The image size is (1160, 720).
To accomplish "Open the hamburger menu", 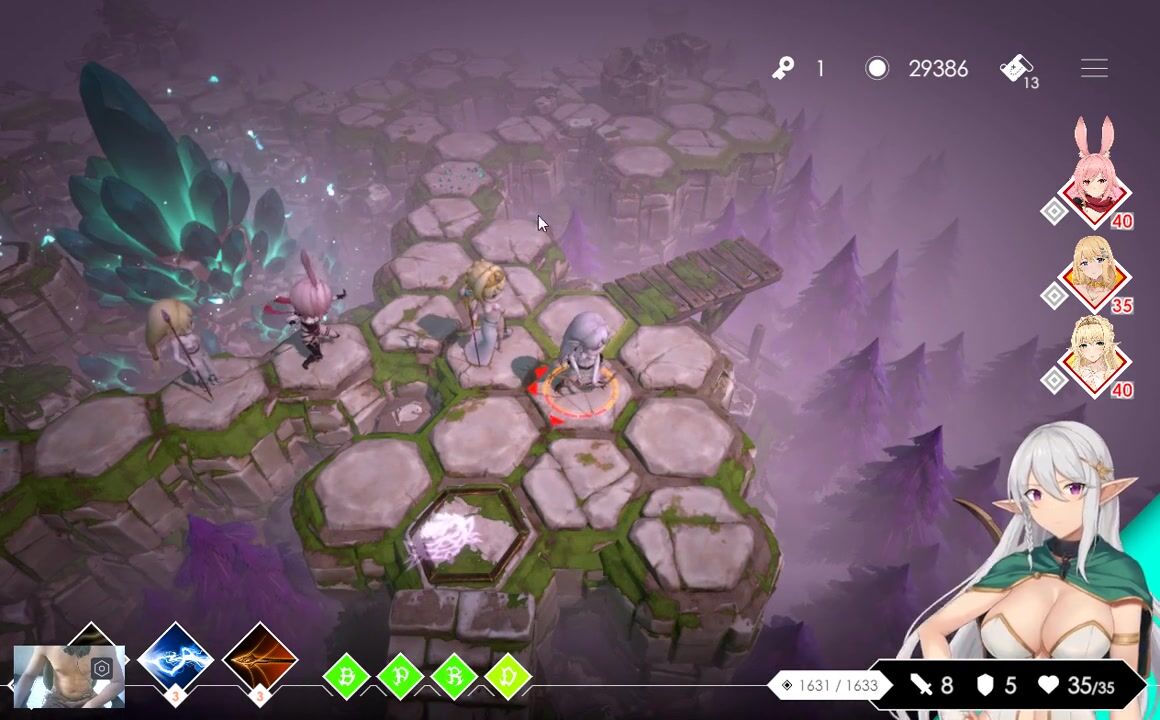I will (x=1094, y=68).
